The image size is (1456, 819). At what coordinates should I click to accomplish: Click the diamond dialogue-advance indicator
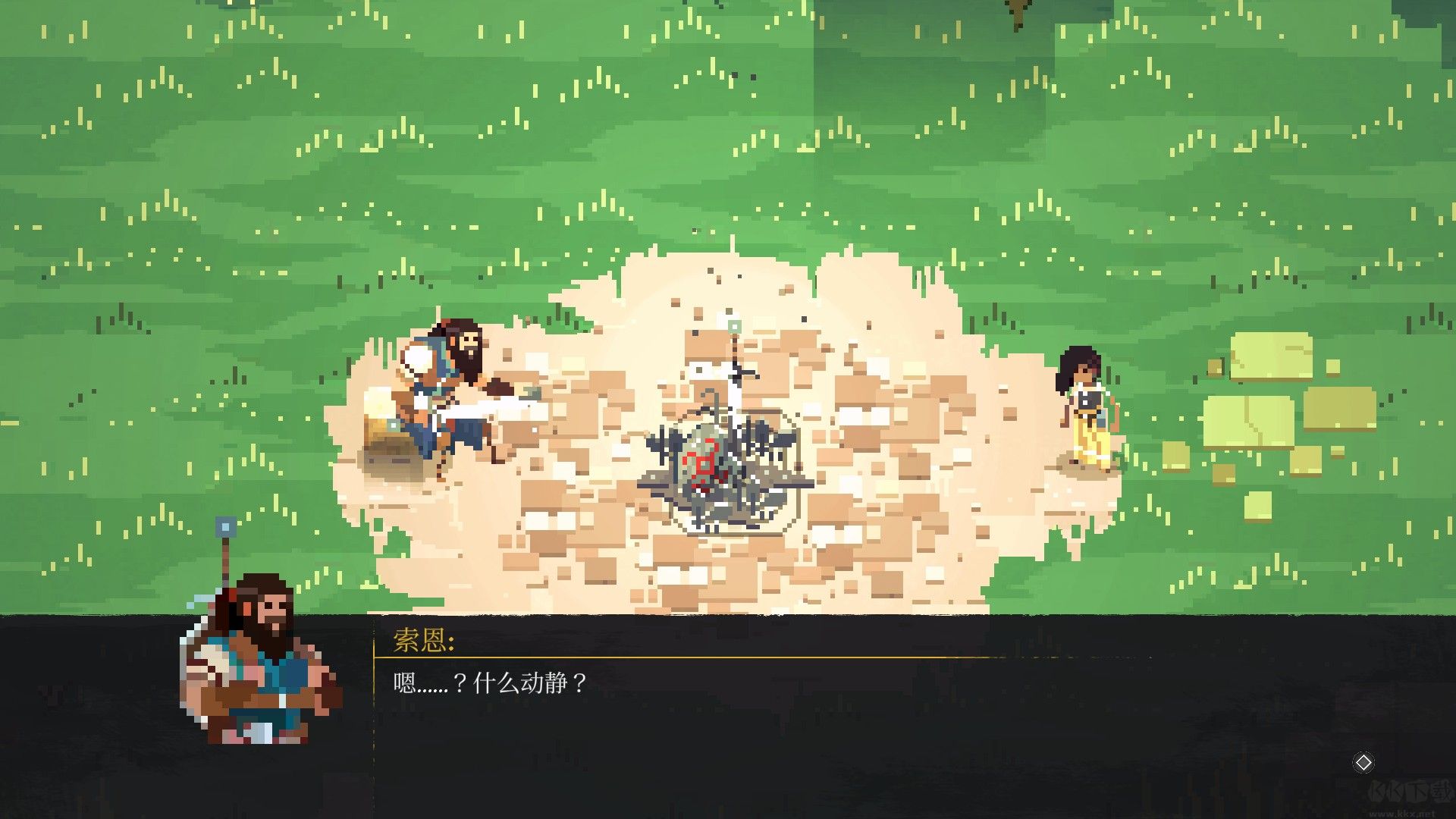click(1363, 762)
